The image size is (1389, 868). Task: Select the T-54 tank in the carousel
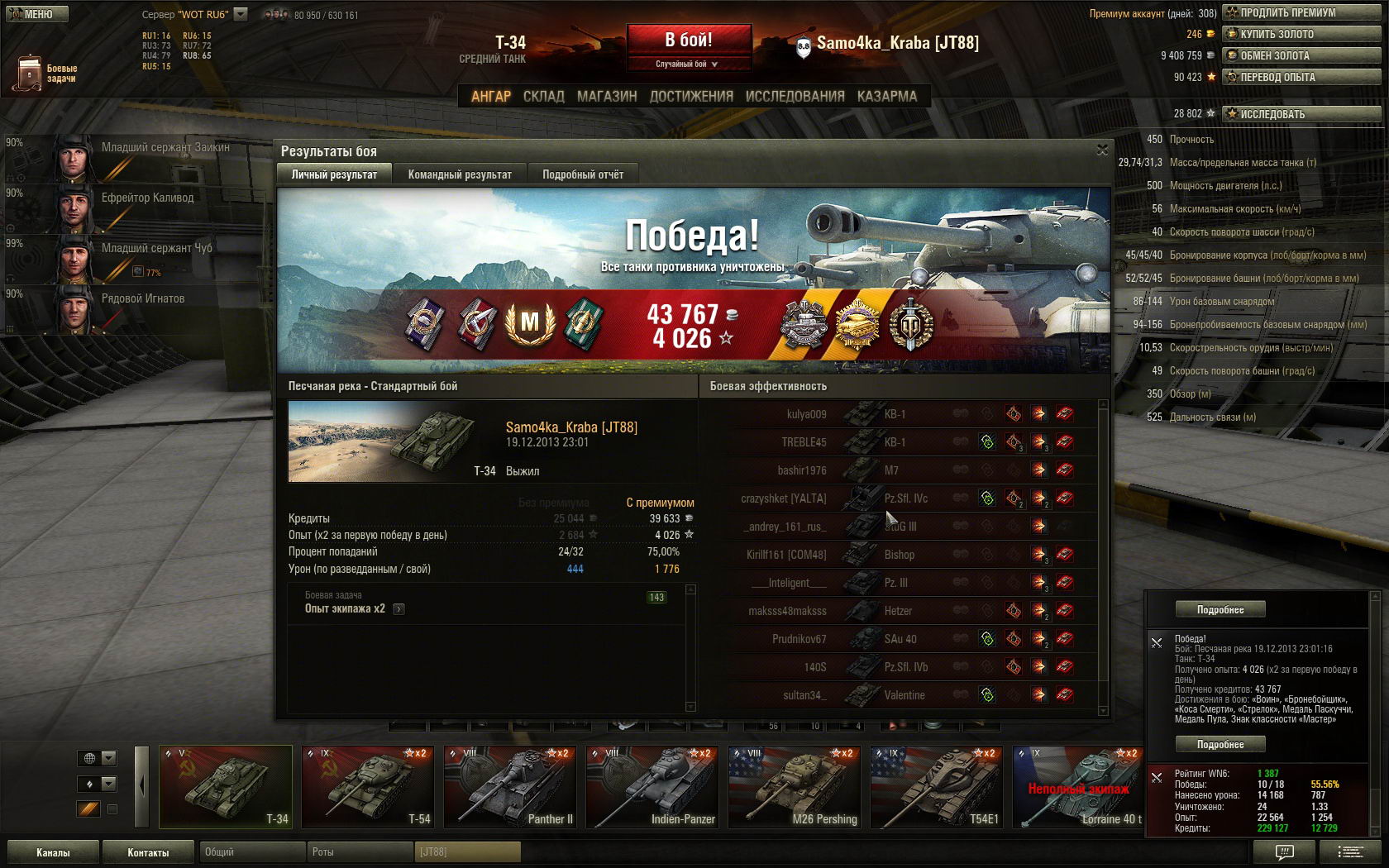click(x=368, y=787)
